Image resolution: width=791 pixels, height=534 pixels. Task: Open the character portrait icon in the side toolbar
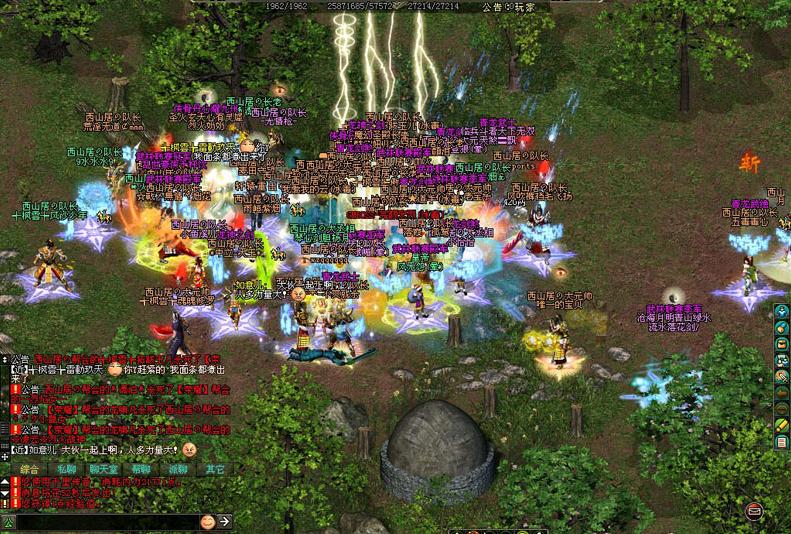coord(783,312)
